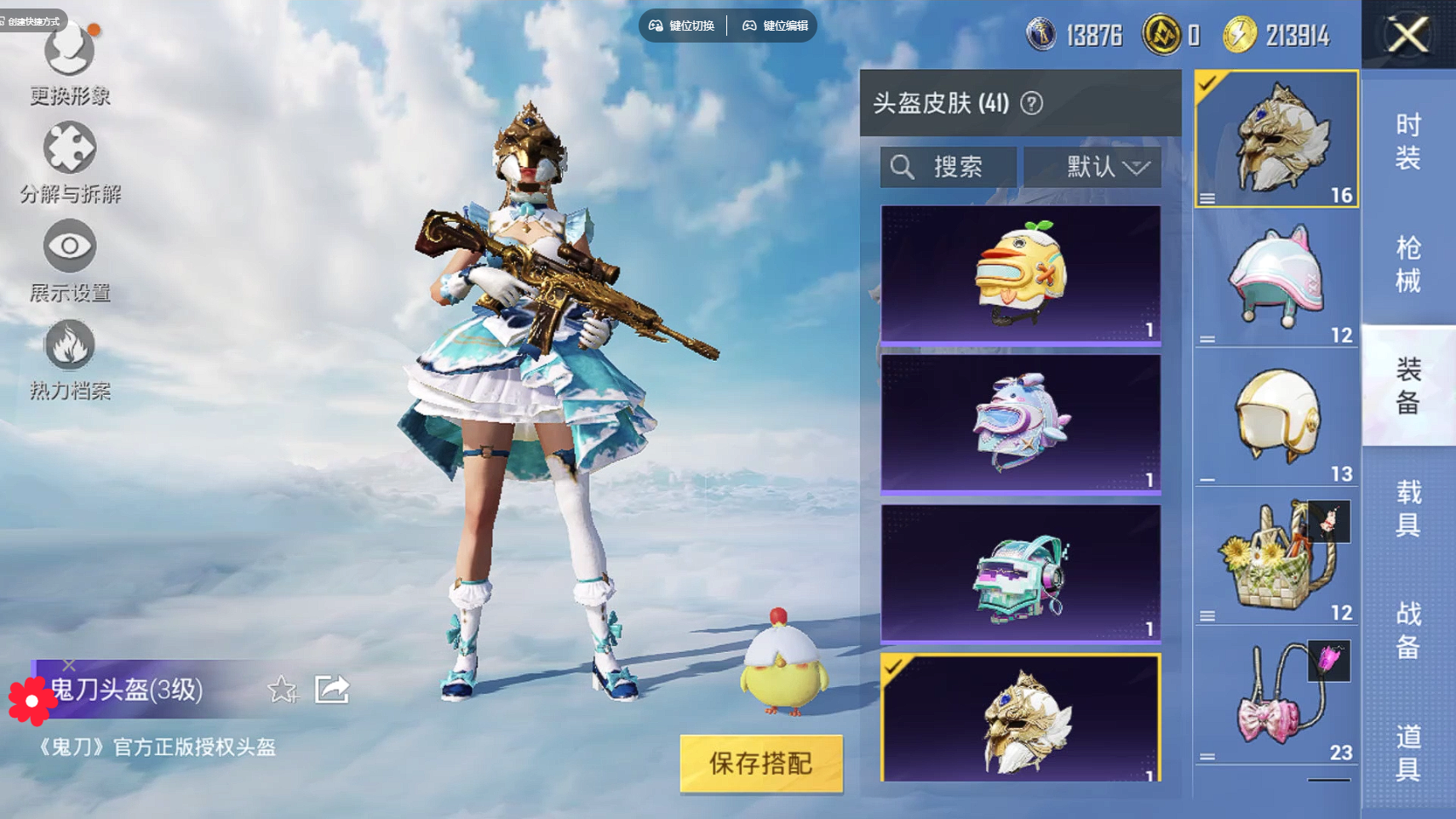Favorite the helmet with the star icon
Viewport: 1456px width, 819px height.
tap(282, 689)
